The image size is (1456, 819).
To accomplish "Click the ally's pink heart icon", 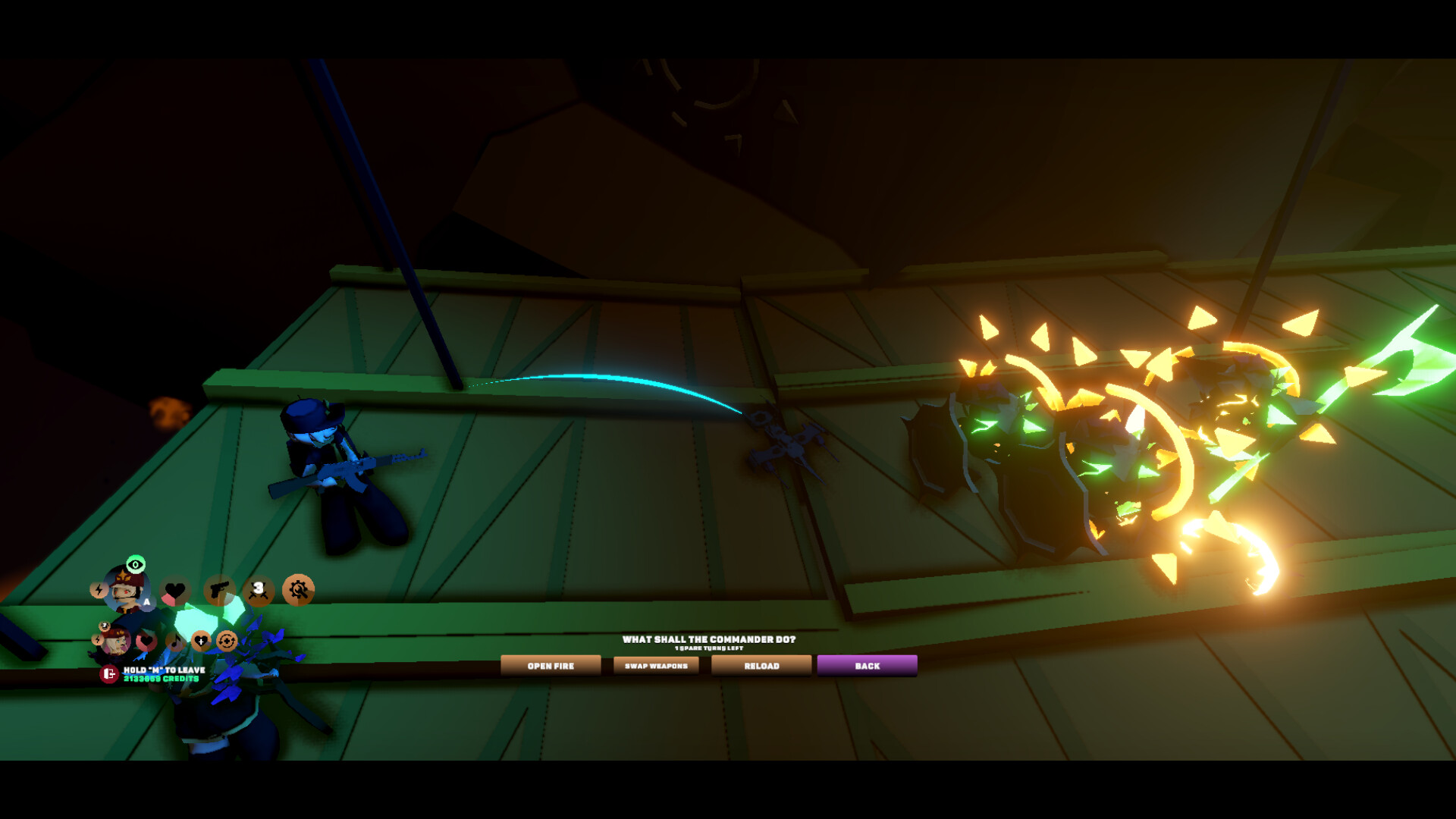I will click(146, 642).
